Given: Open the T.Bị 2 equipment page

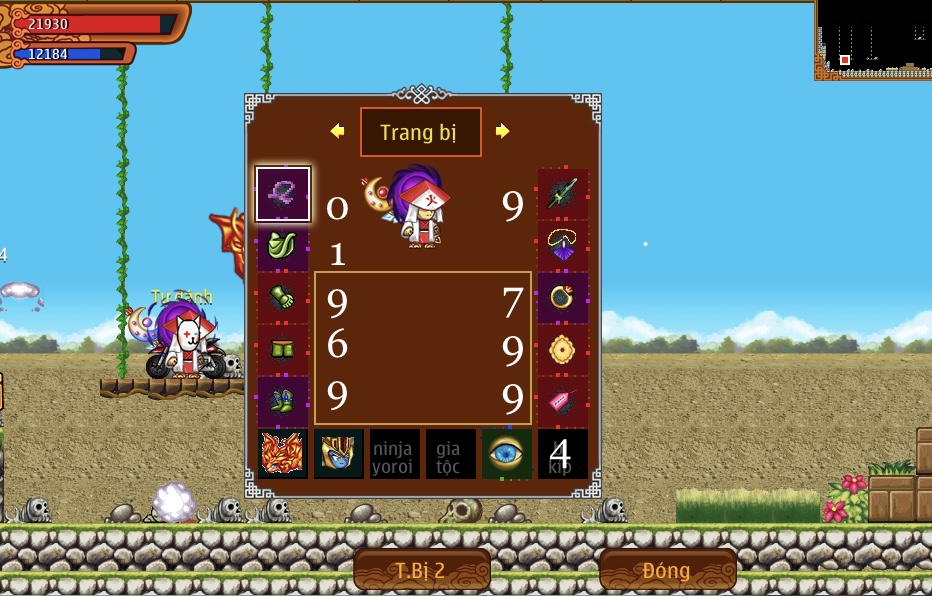Looking at the screenshot, I should point(421,570).
